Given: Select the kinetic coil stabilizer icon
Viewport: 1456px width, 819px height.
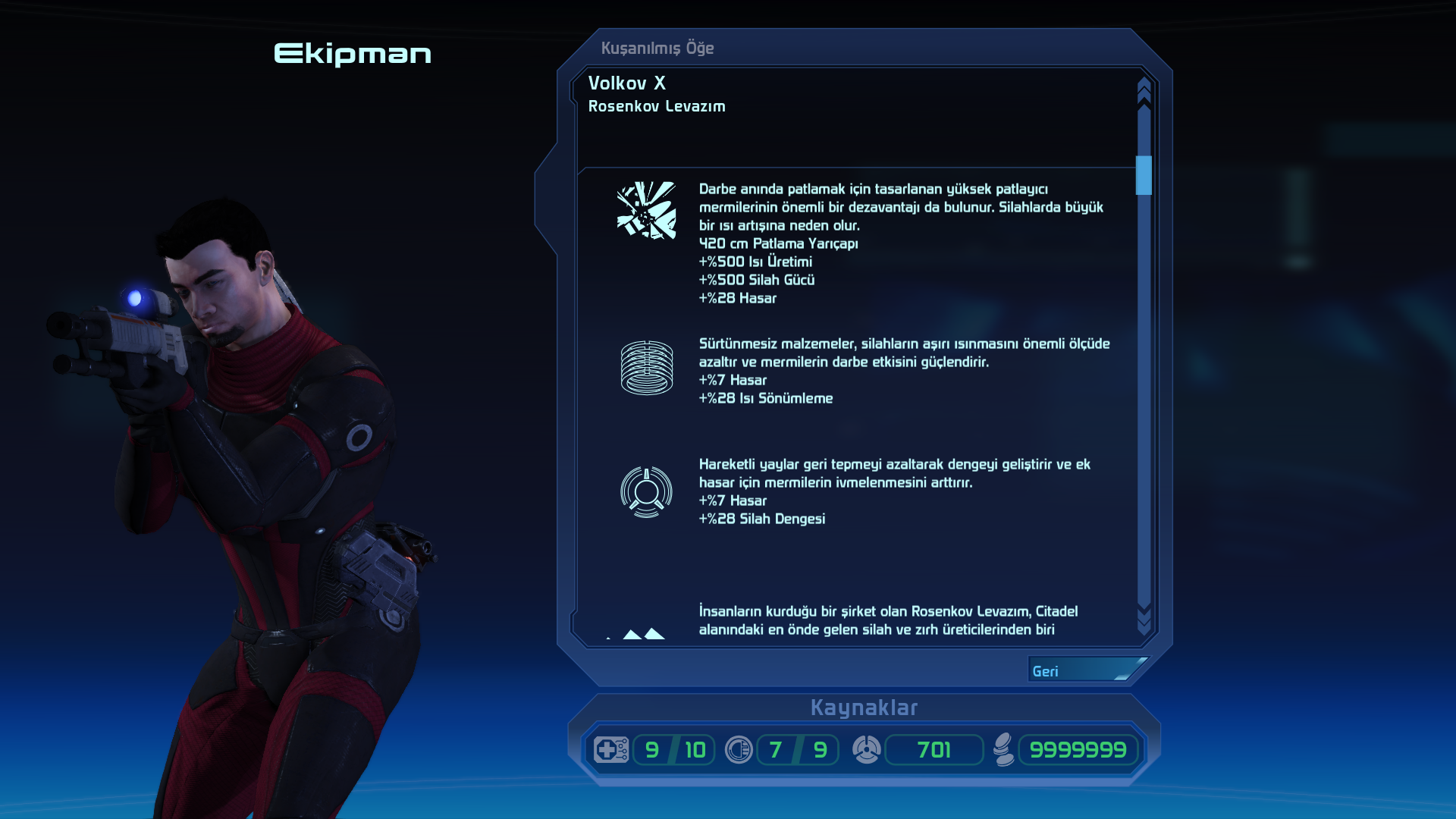Looking at the screenshot, I should point(646,492).
